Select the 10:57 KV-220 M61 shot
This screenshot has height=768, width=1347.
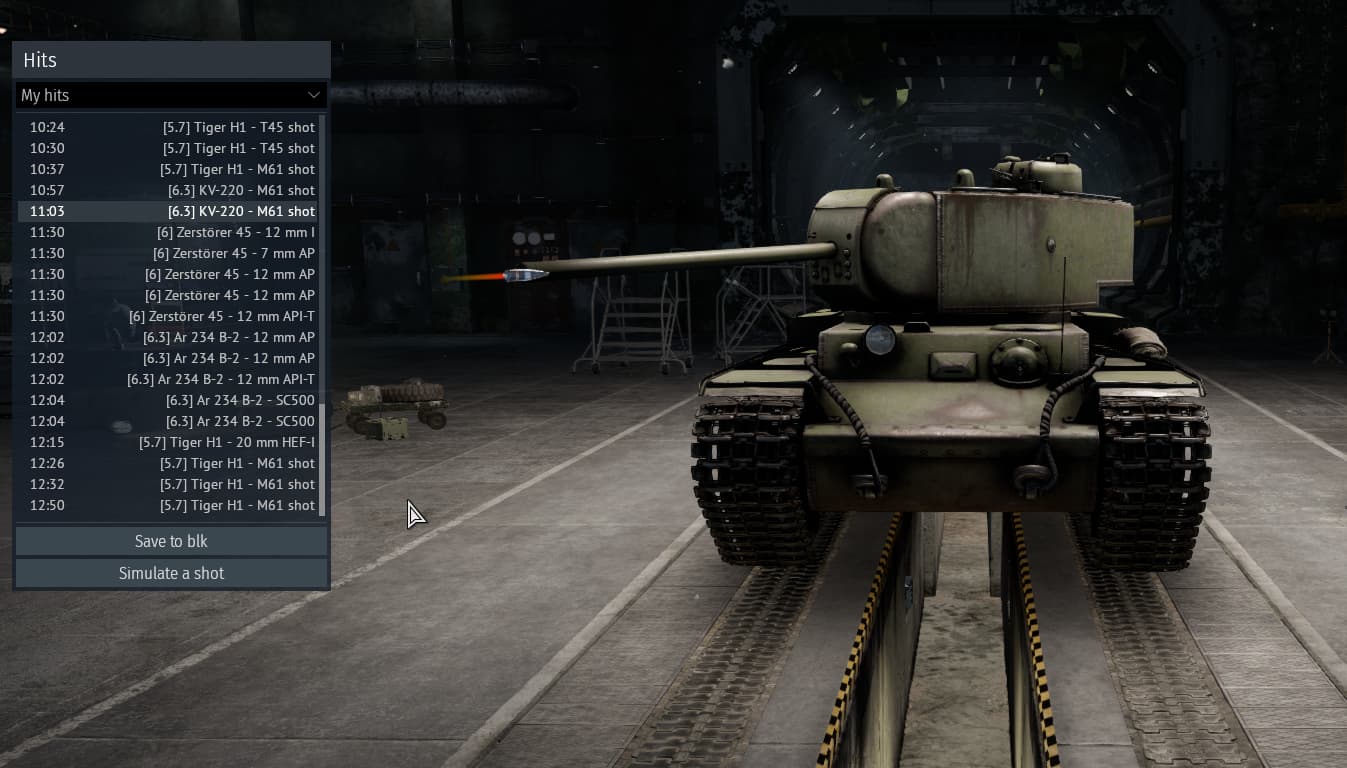(x=168, y=190)
